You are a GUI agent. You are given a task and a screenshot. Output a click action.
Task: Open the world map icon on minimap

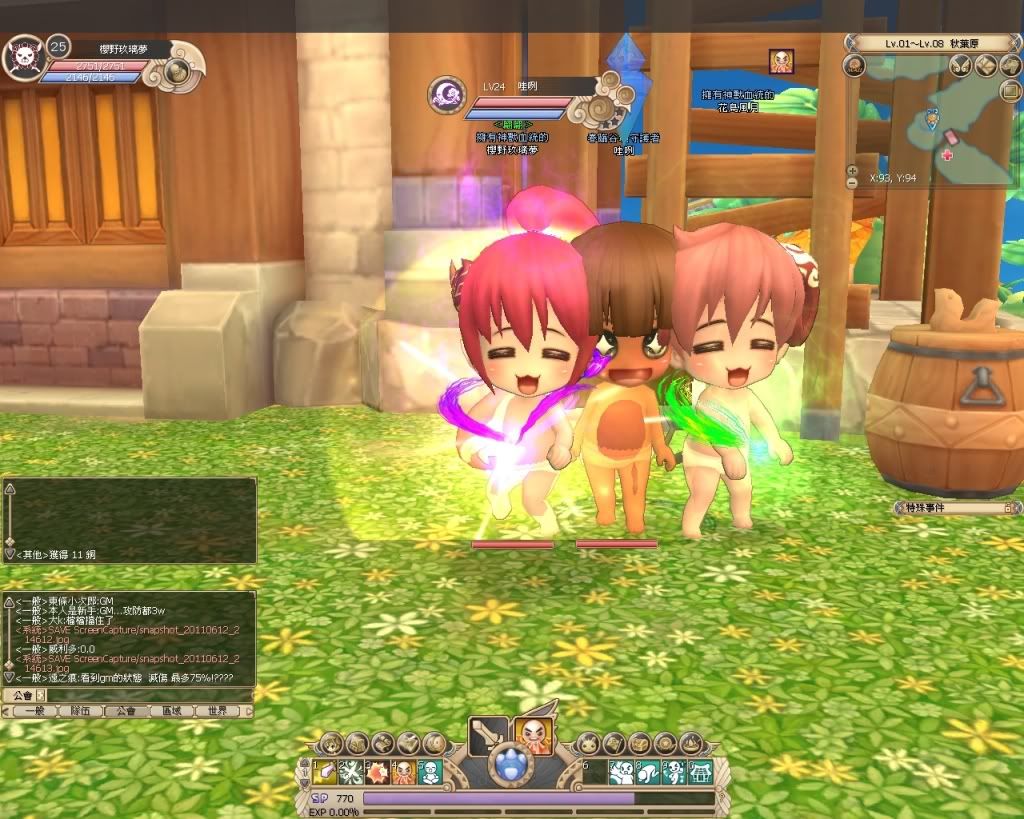click(x=986, y=66)
